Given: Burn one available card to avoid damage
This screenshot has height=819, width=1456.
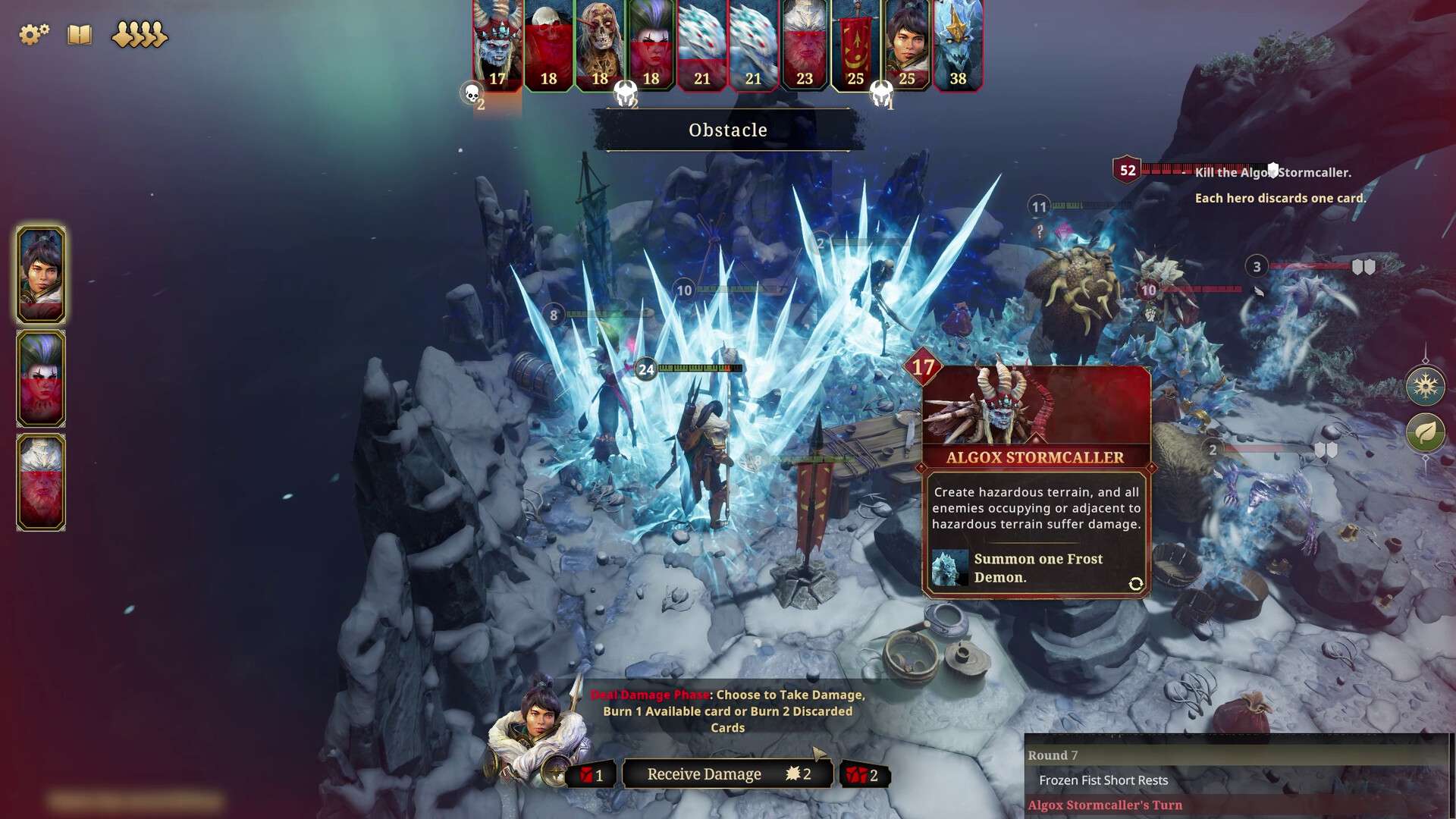Looking at the screenshot, I should pos(592,775).
